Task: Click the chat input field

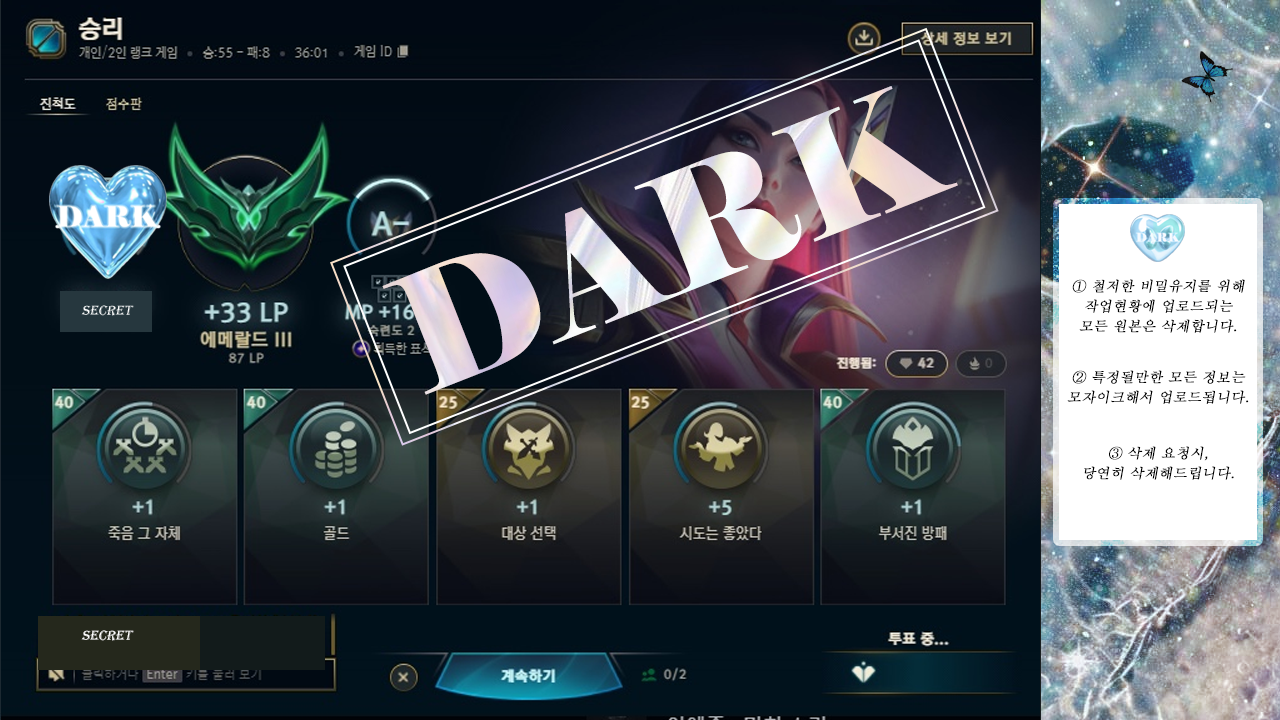Action: pos(200,674)
